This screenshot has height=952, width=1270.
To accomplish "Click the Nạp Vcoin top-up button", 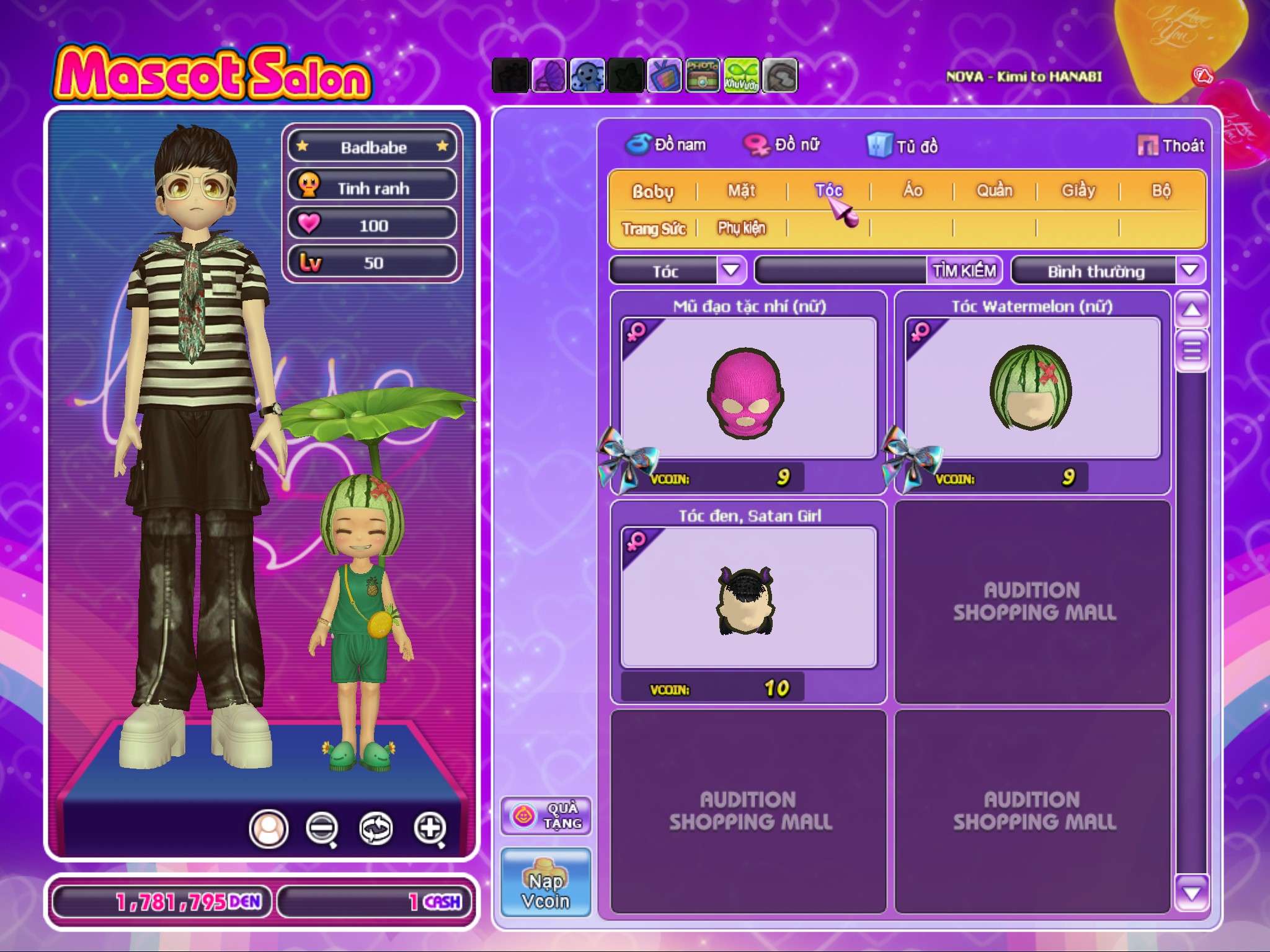I will pos(546,882).
